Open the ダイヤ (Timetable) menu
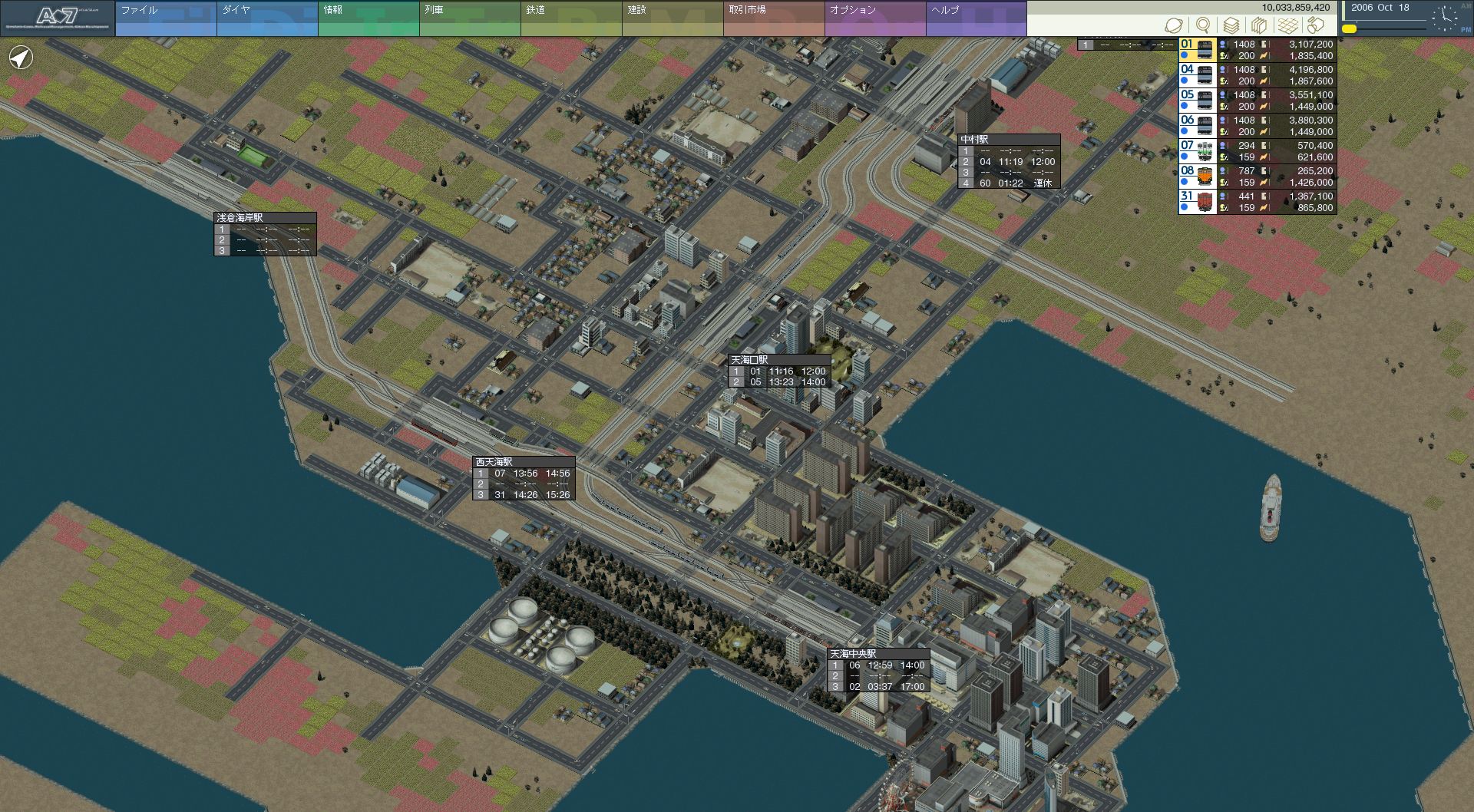1474x812 pixels. click(x=267, y=18)
